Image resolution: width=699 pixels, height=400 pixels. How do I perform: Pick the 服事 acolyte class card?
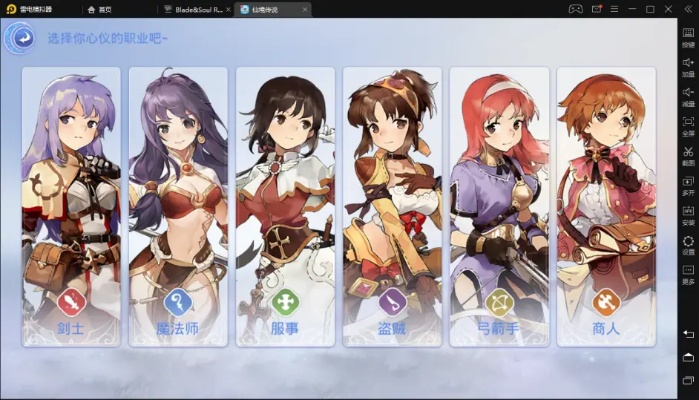(x=285, y=205)
